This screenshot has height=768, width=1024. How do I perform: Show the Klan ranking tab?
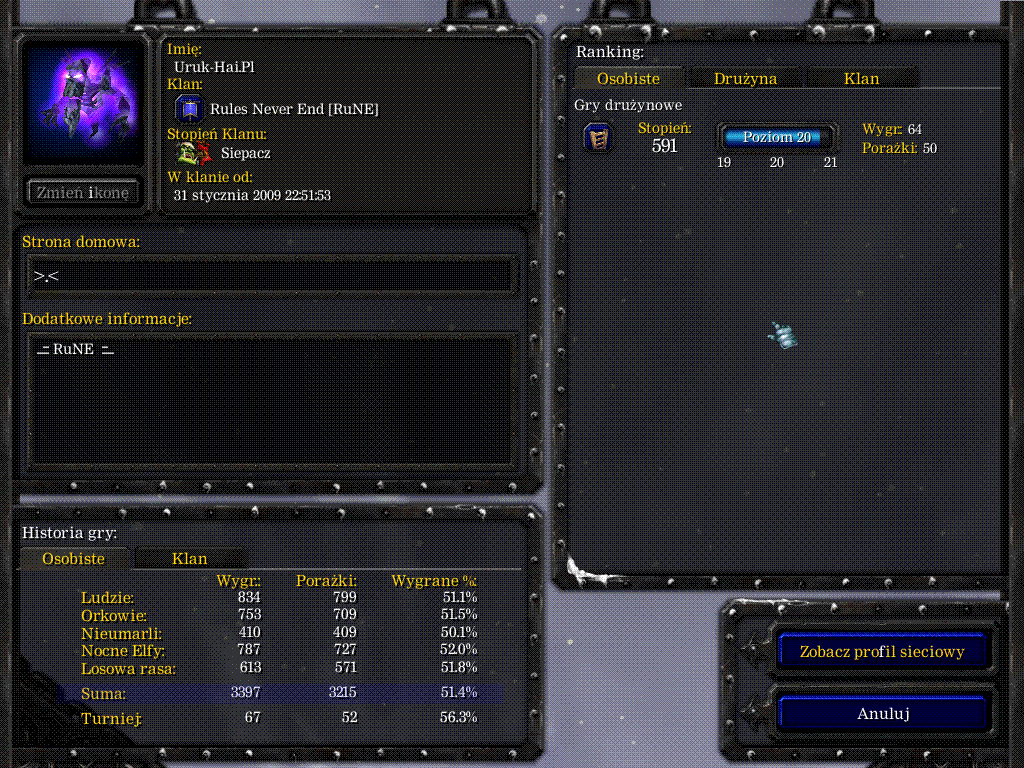pos(861,78)
